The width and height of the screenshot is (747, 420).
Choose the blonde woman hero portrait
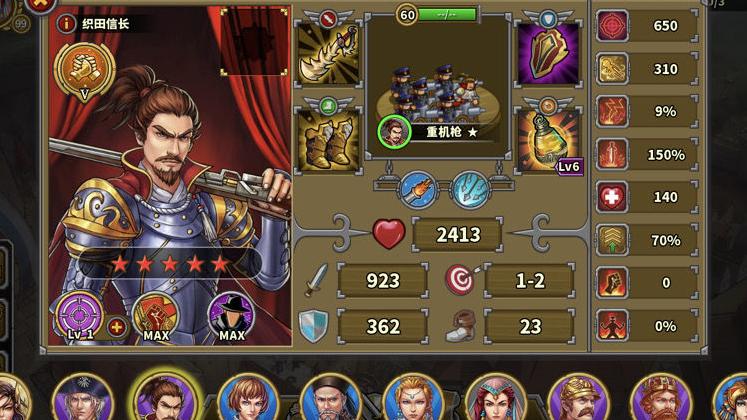[412, 400]
